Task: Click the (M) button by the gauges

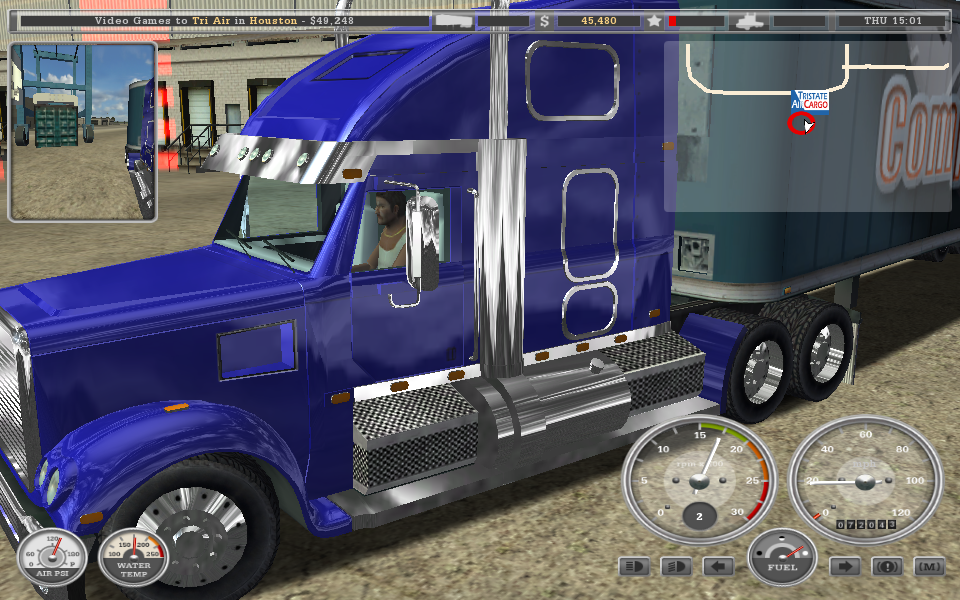Action: coord(929,567)
